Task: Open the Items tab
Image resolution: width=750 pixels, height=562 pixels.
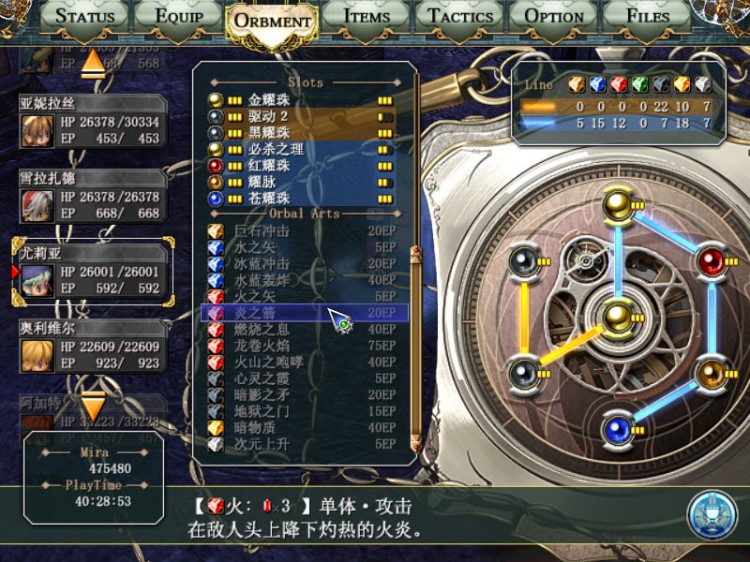Action: tap(366, 16)
